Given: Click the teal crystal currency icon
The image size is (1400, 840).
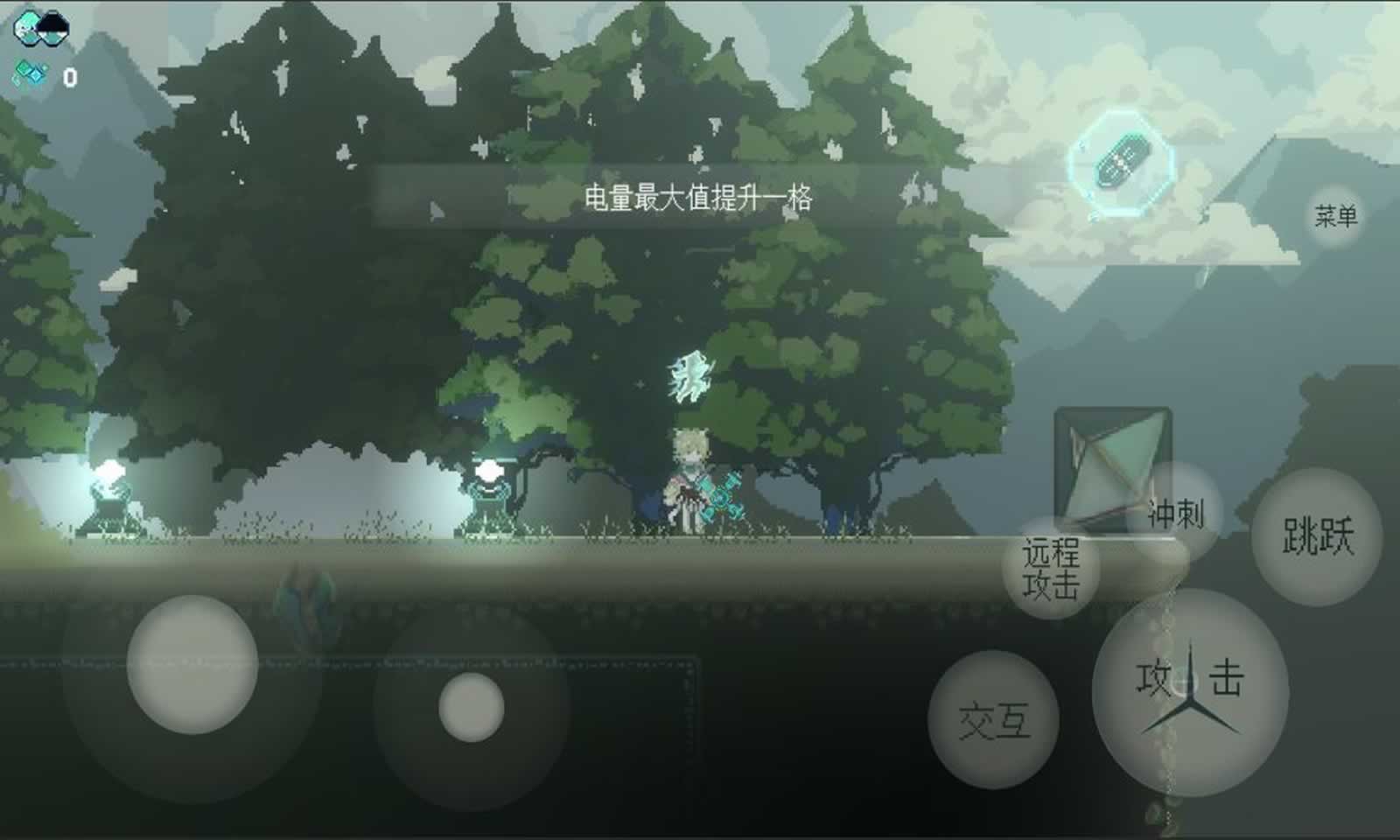Looking at the screenshot, I should pos(29,70).
